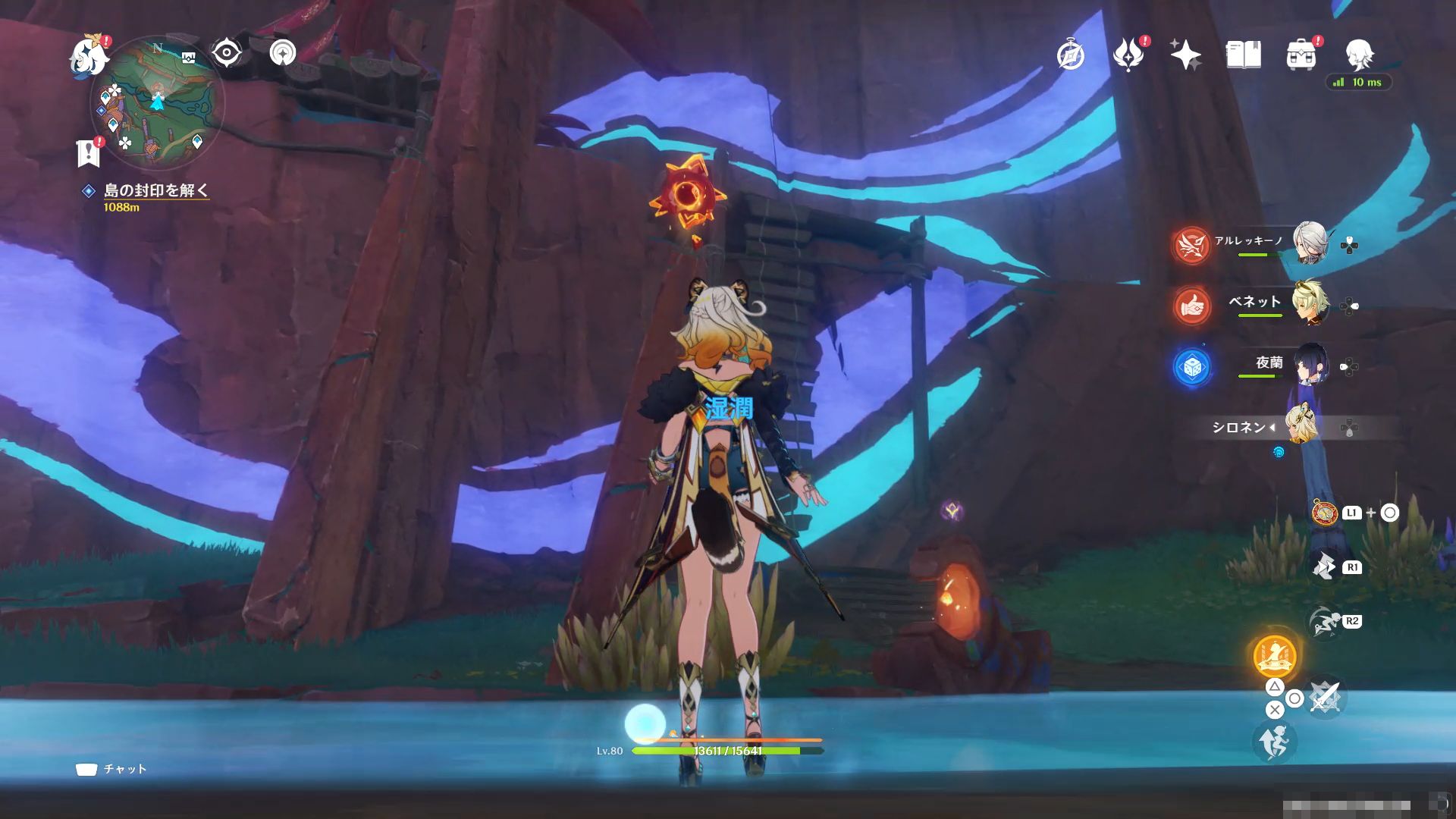This screenshot has height=819, width=1456.
Task: Use the crossed-swords normal attack icon
Action: tap(1324, 698)
